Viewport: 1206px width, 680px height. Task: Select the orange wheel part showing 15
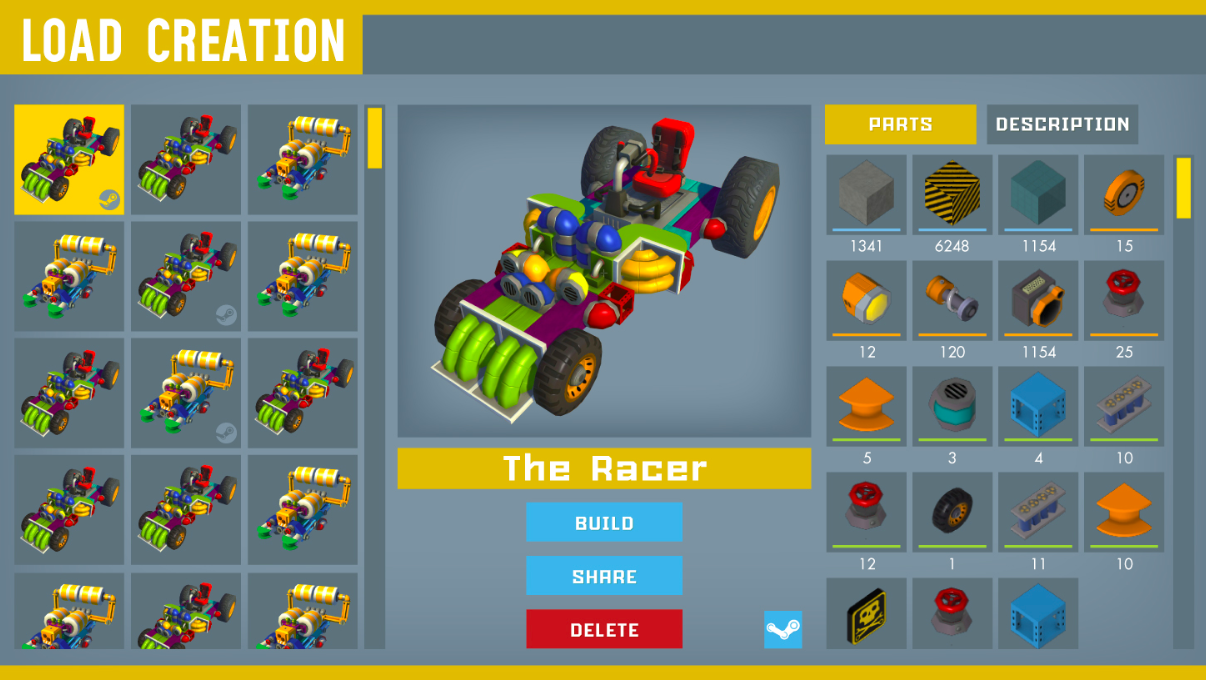[x=1124, y=194]
